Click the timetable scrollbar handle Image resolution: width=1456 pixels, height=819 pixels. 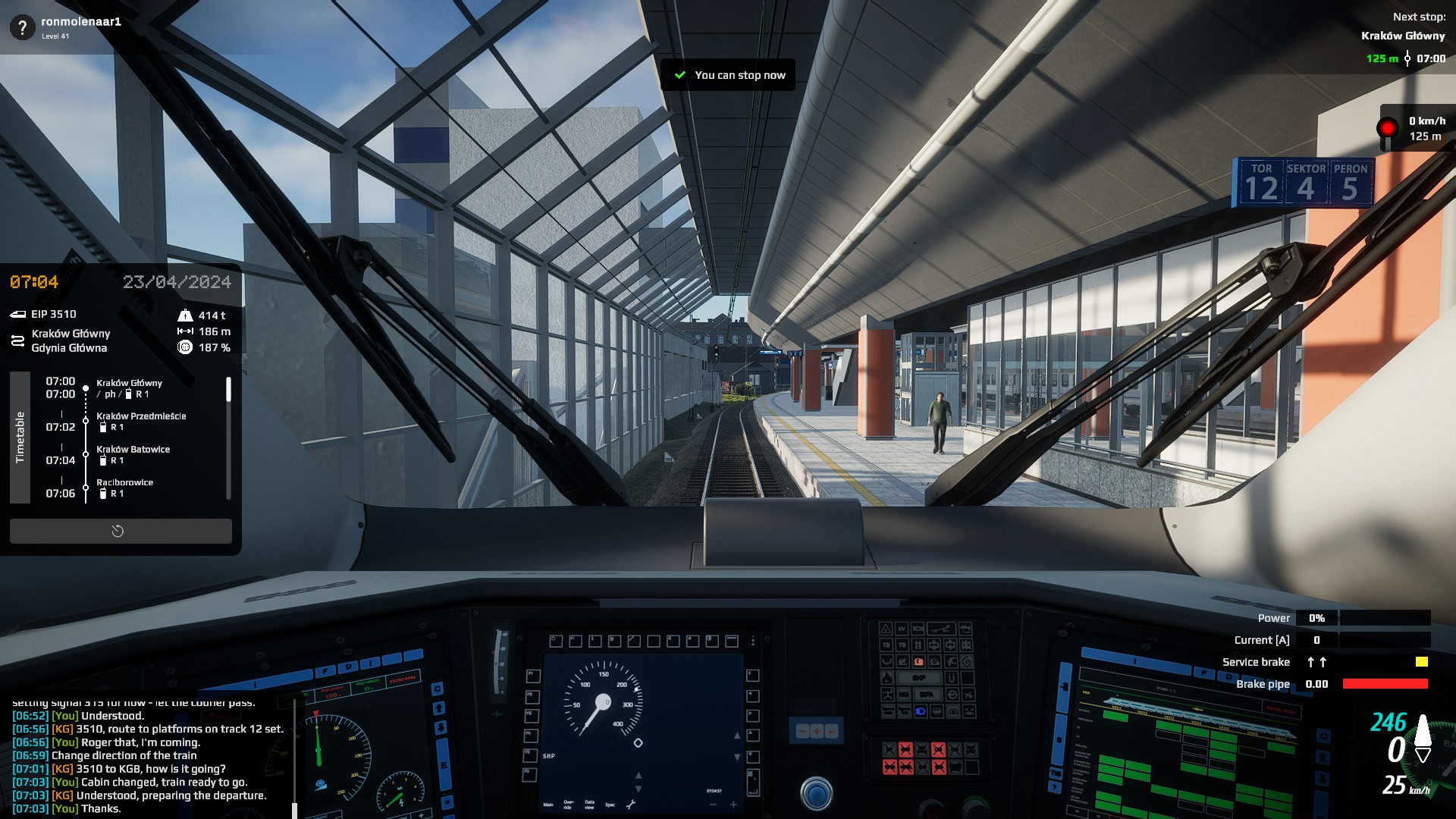pos(228,390)
